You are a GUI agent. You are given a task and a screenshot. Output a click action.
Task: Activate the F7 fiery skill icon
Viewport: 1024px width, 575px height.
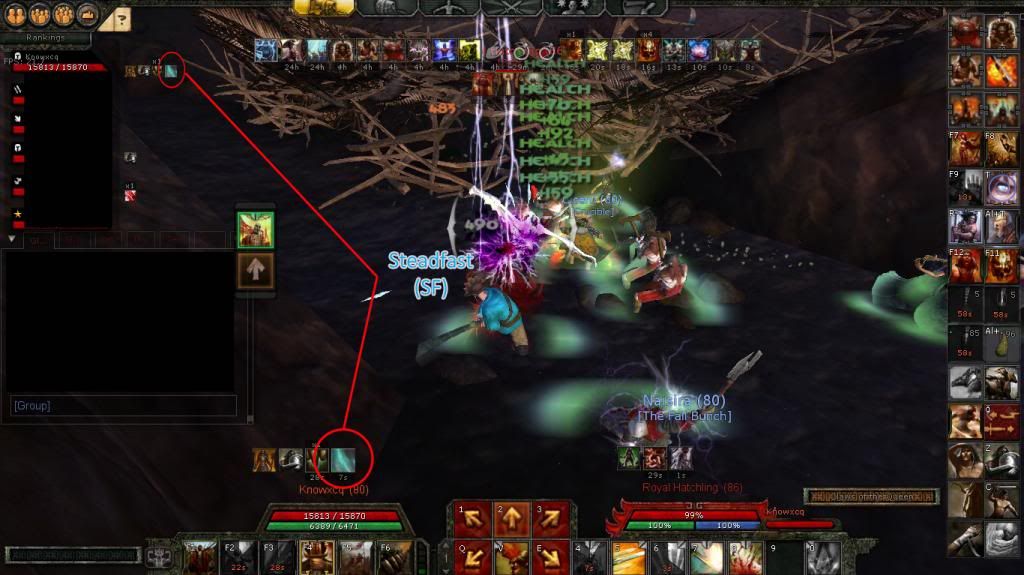tap(965, 147)
